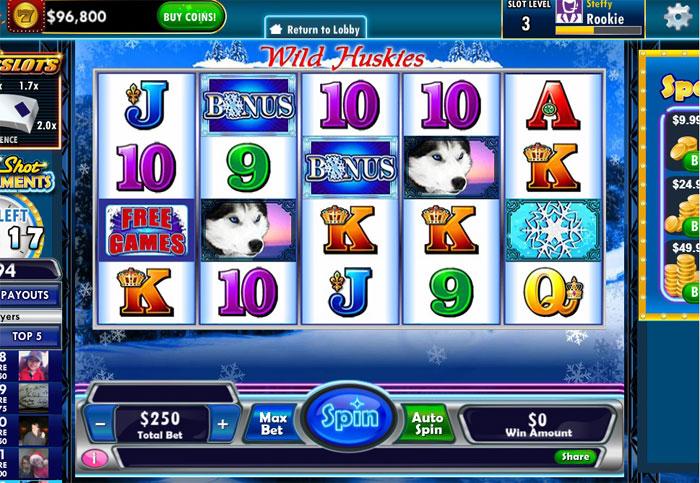Open the Buy Coins shop
Screen dimensions: 700x483
coord(191,16)
